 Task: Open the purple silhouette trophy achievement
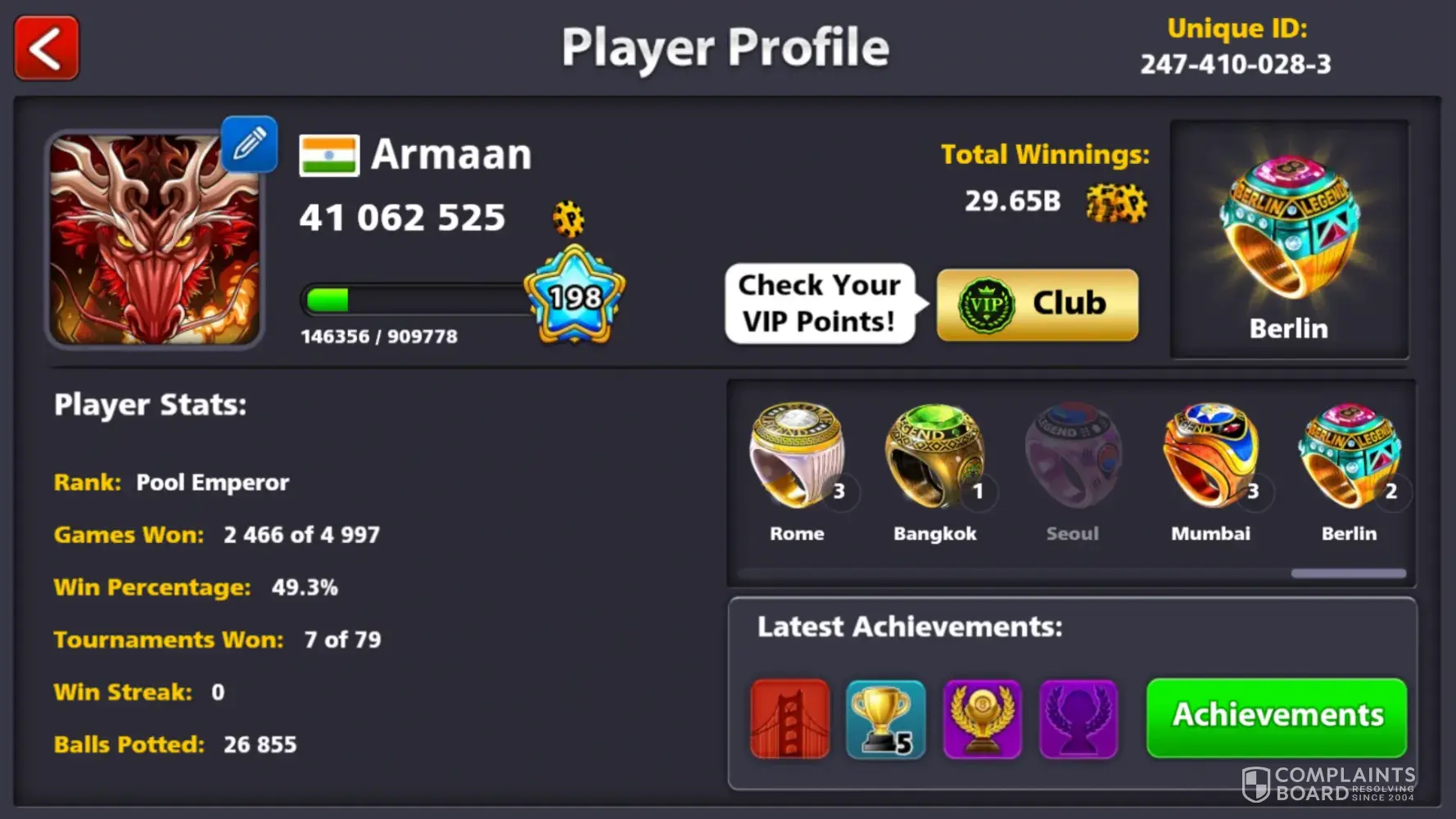(1078, 718)
